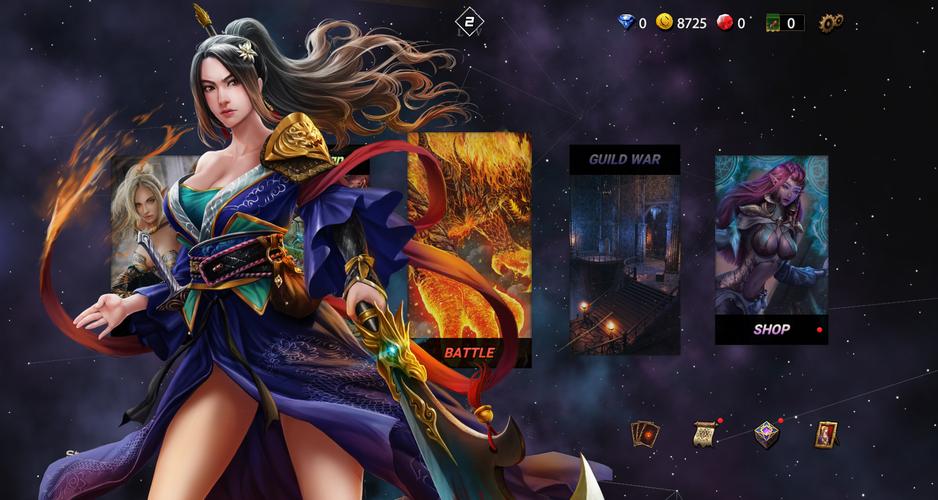This screenshot has width=938, height=500.
Task: Open the card deck icon
Action: coord(645,434)
